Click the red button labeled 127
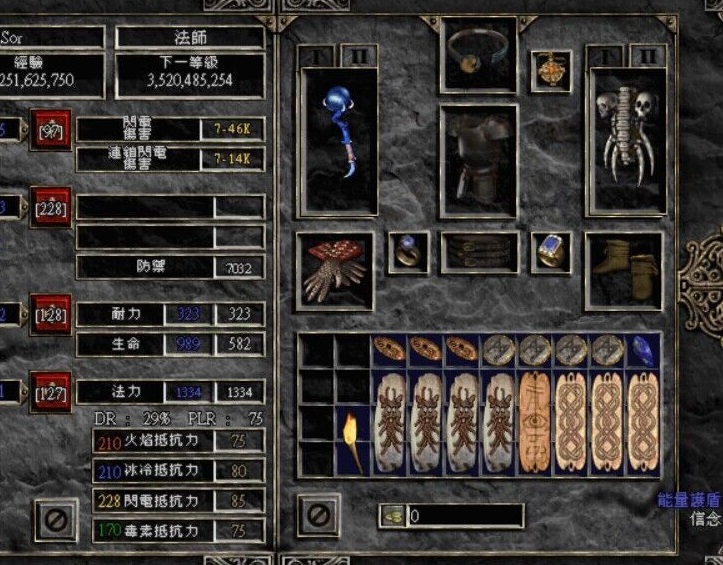Image resolution: width=723 pixels, height=565 pixels. click(50, 392)
